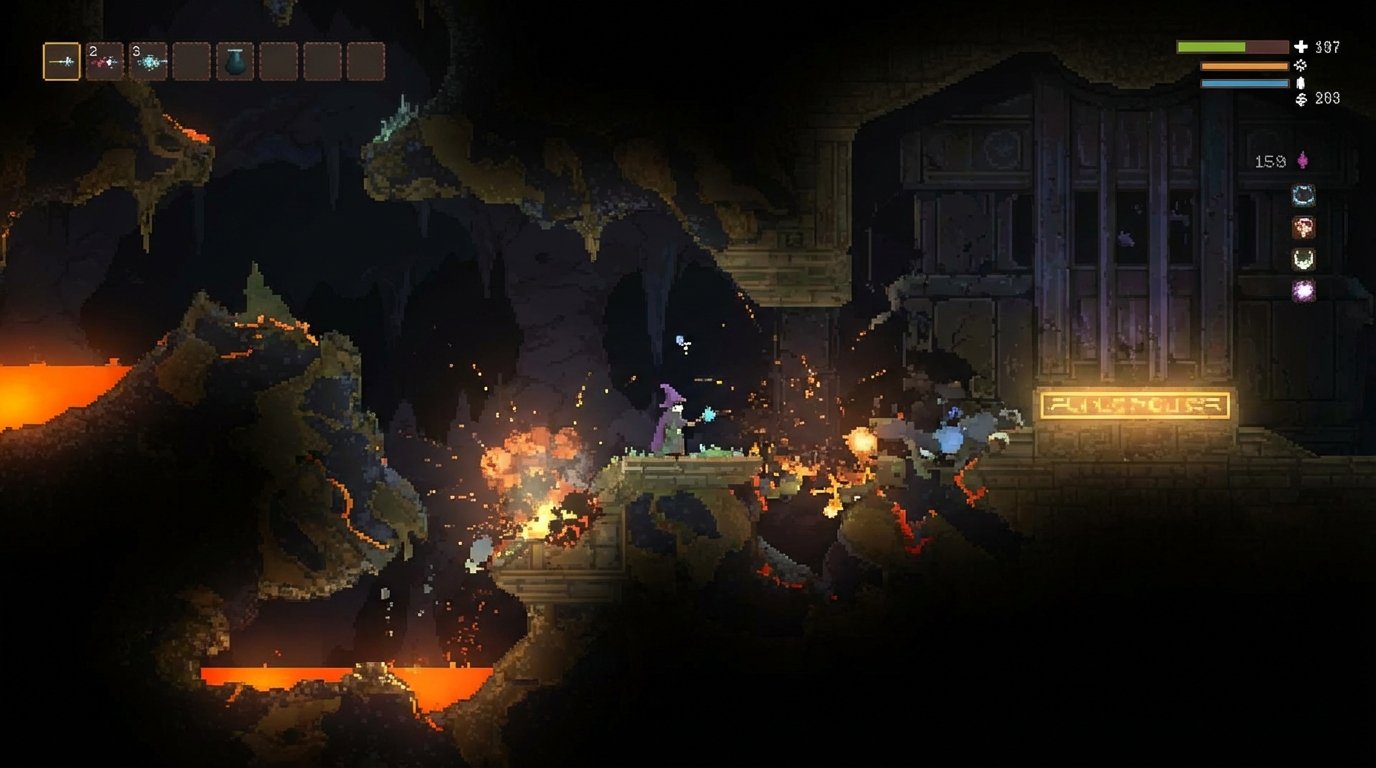Screen dimensions: 1376x768
Task: Click the flask icon beside the blue bar
Action: pyautogui.click(x=1299, y=85)
